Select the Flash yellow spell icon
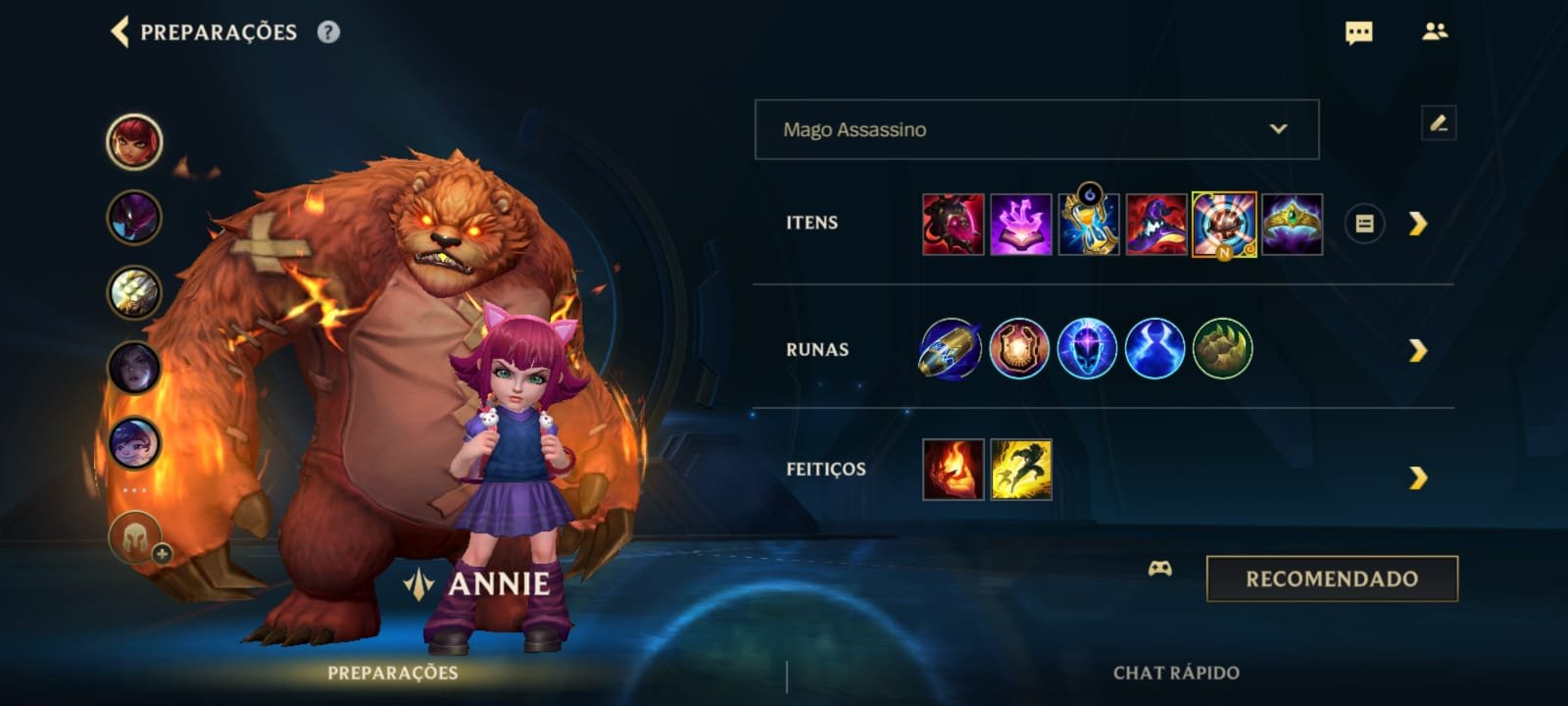Viewport: 1568px width, 706px height. point(1020,470)
